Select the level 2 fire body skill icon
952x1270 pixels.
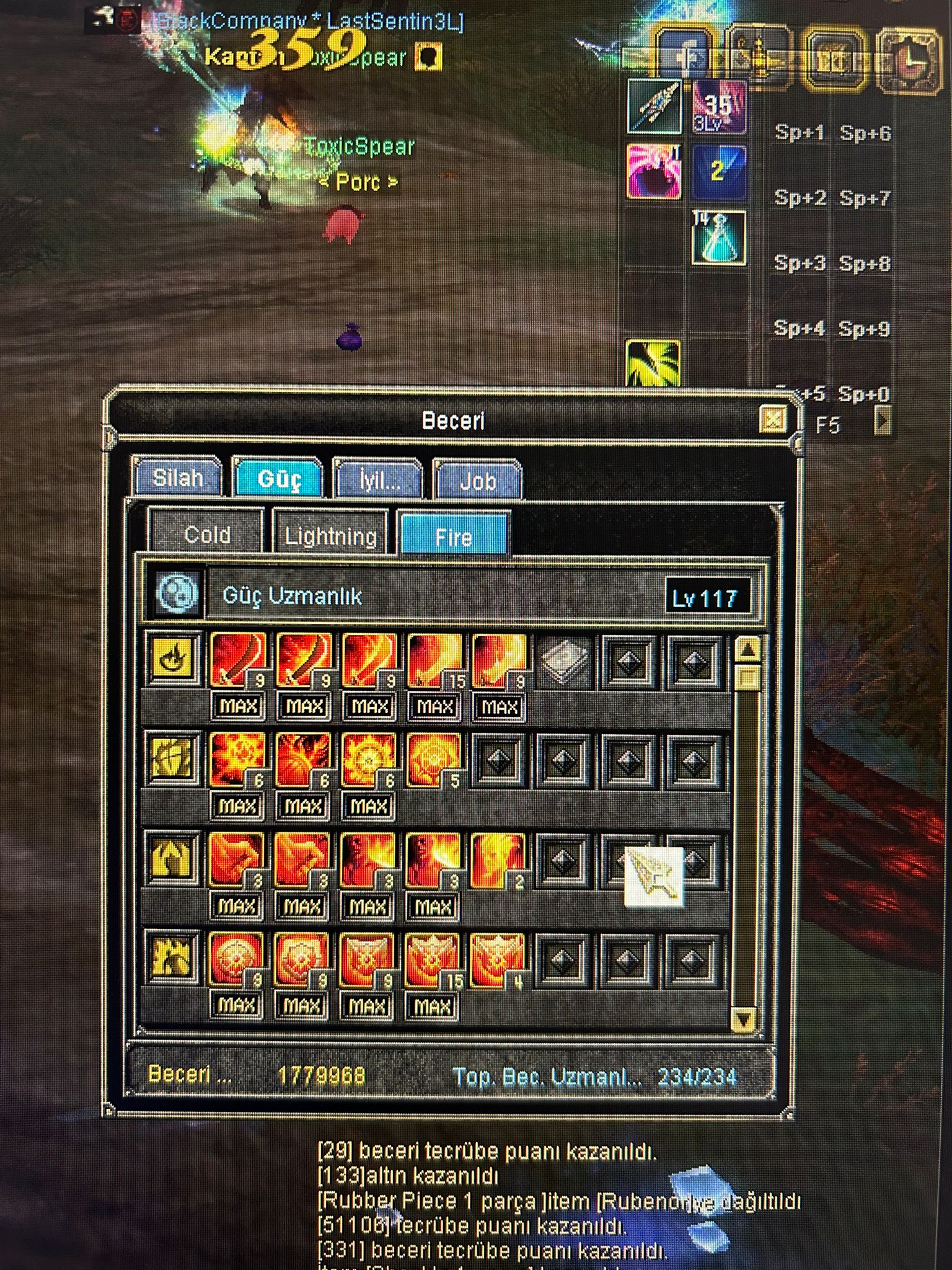498,861
